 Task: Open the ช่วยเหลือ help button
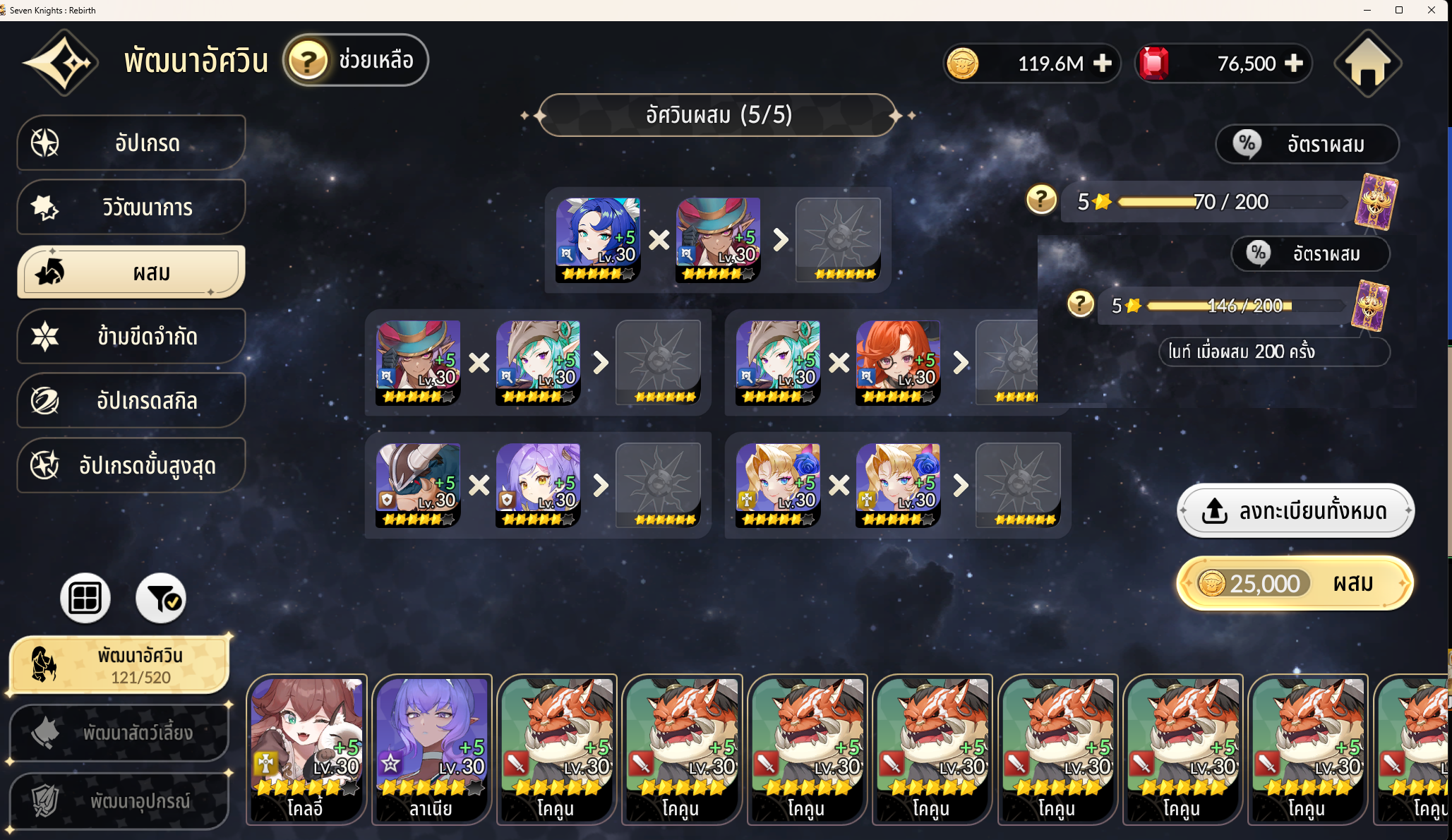[356, 61]
